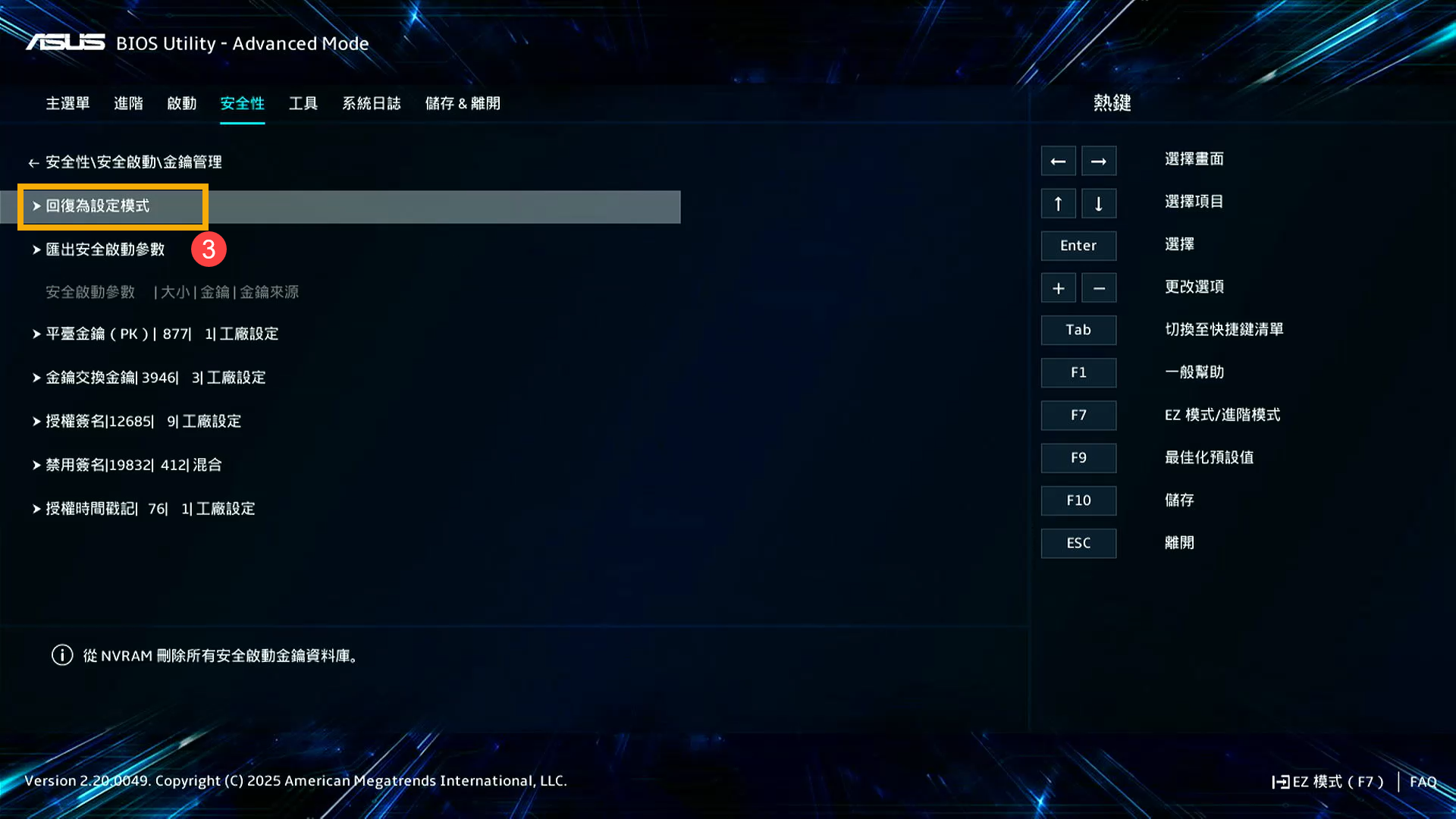Open the 主選單 tab

pyautogui.click(x=67, y=103)
